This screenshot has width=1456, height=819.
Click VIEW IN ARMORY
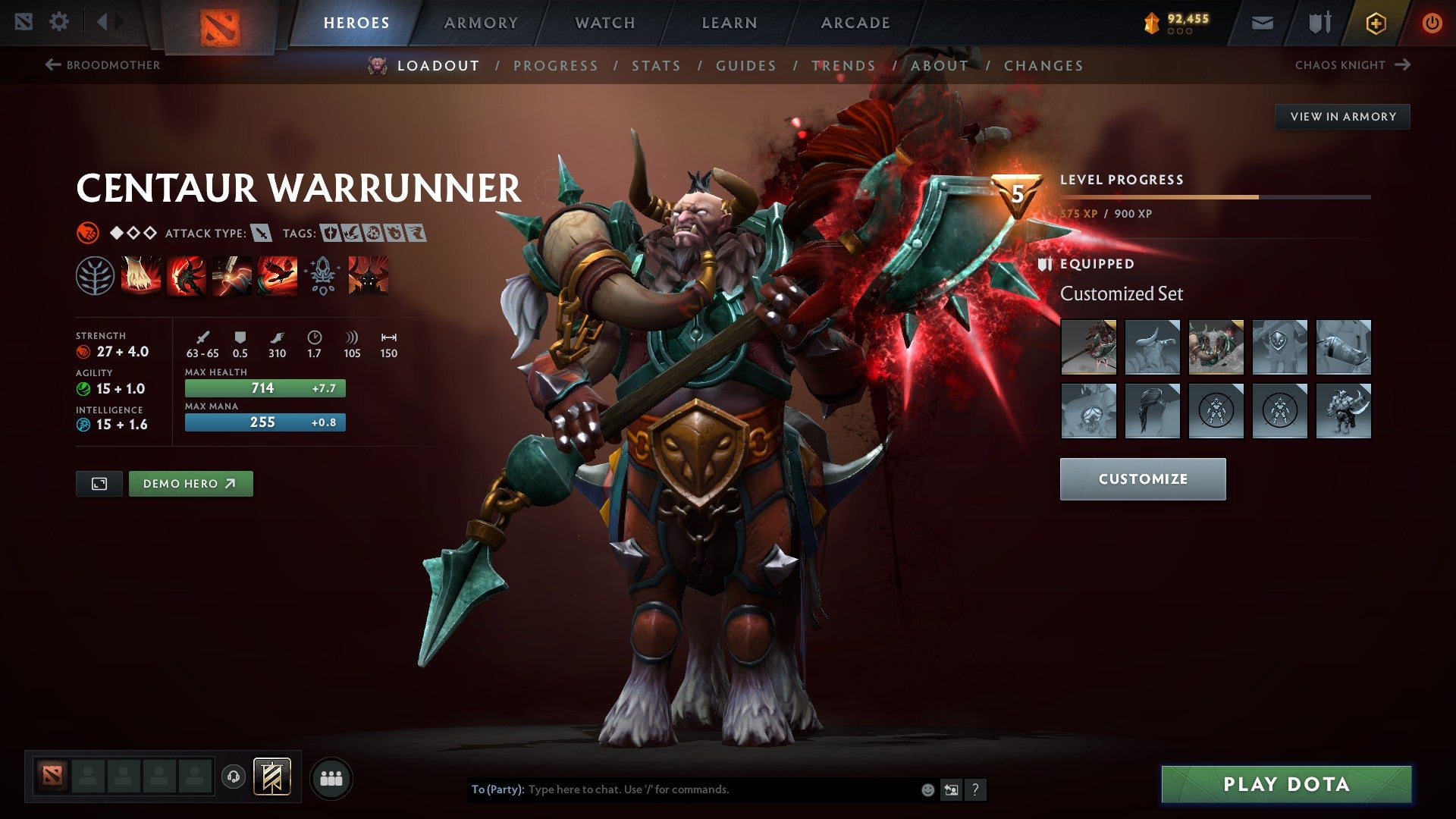(1342, 116)
